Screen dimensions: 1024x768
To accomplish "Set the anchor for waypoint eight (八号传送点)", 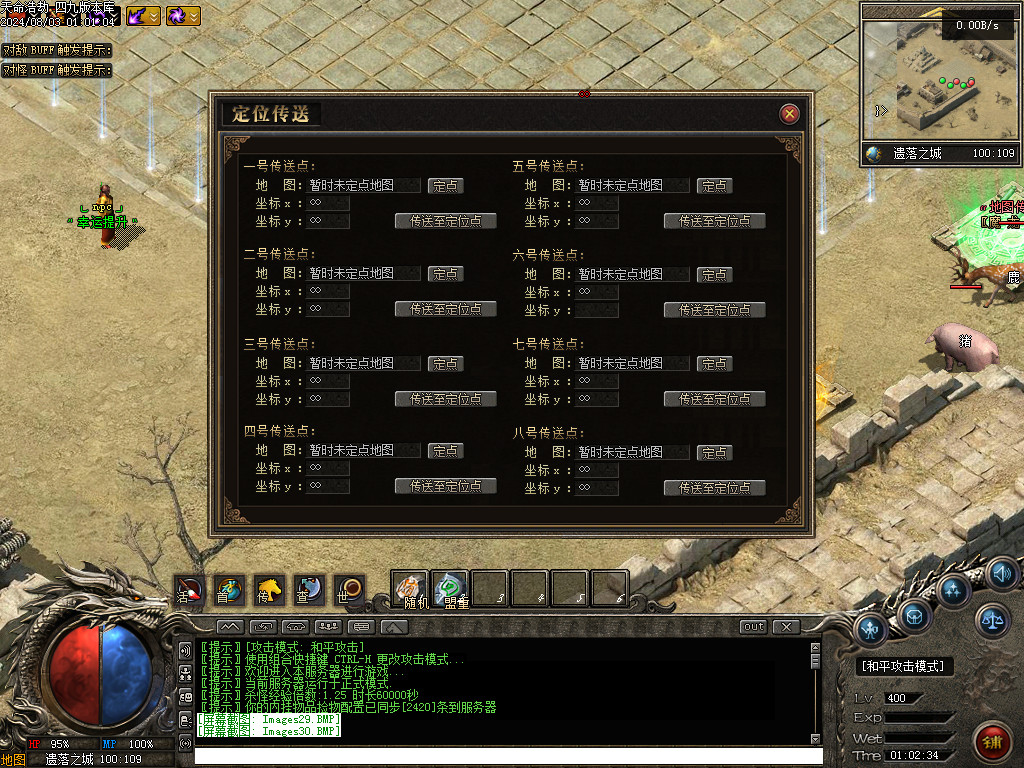I will 714,452.
